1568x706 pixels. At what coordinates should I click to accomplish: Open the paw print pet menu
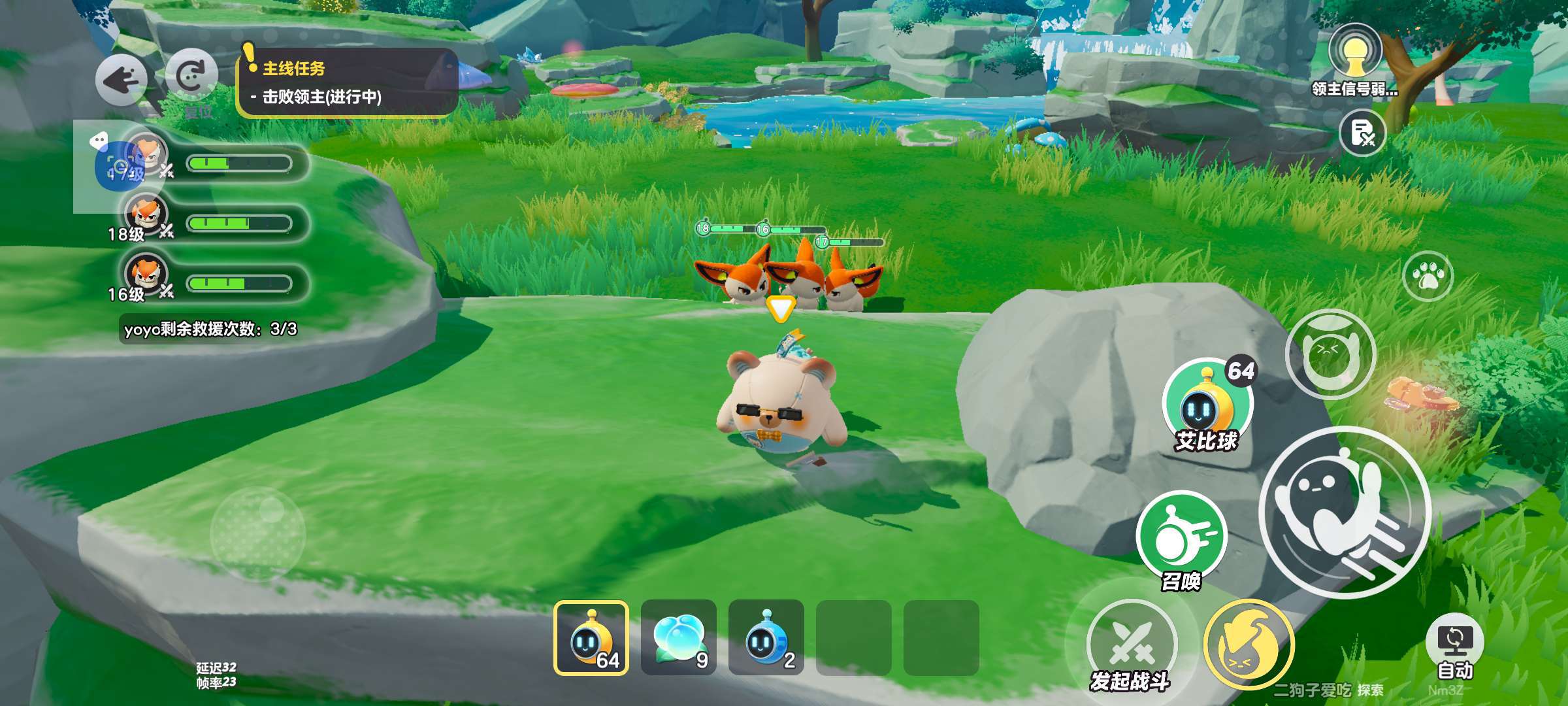[1428, 277]
